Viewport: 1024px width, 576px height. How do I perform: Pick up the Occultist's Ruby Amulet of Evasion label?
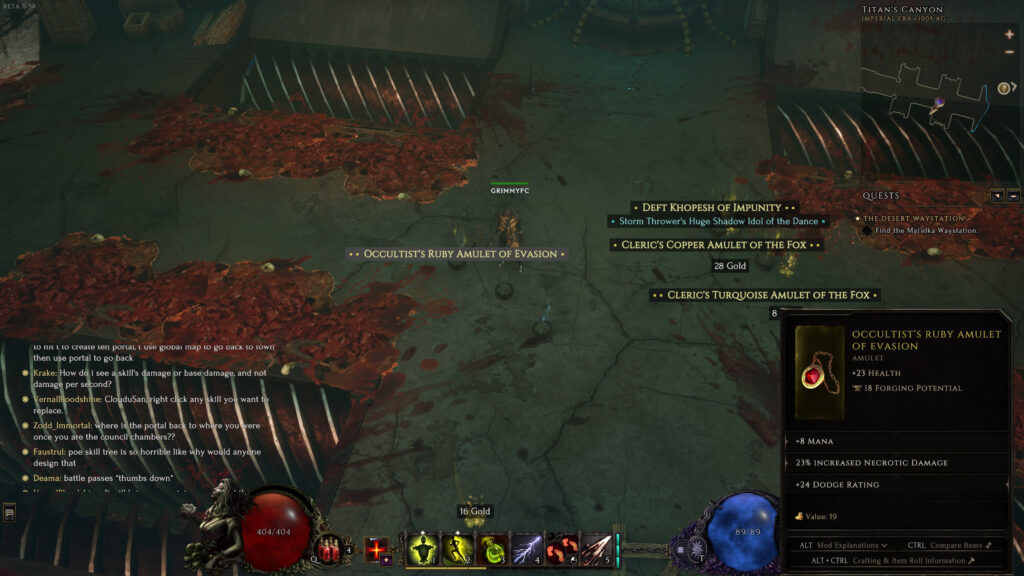tap(457, 254)
